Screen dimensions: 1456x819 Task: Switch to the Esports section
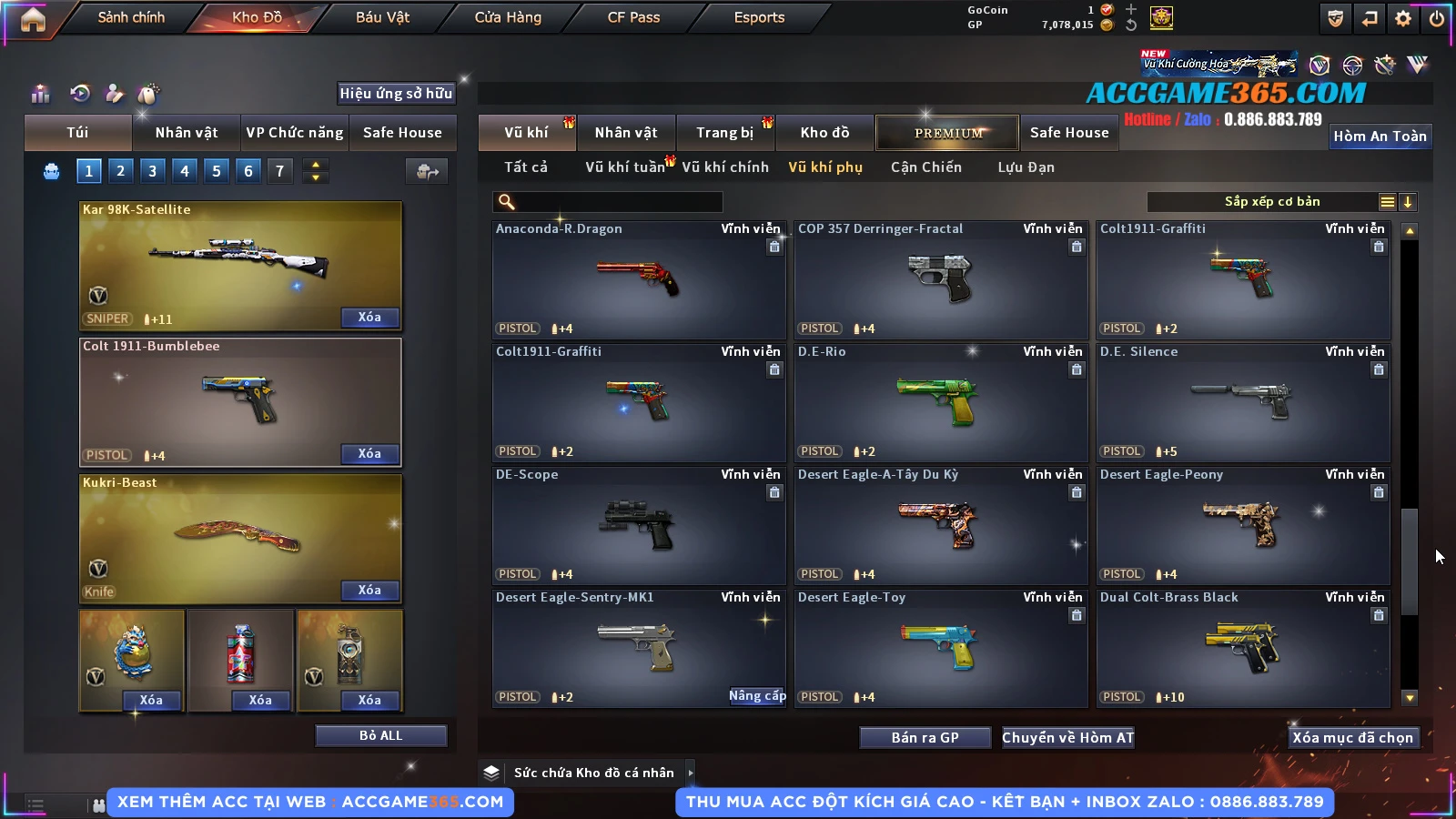click(759, 17)
